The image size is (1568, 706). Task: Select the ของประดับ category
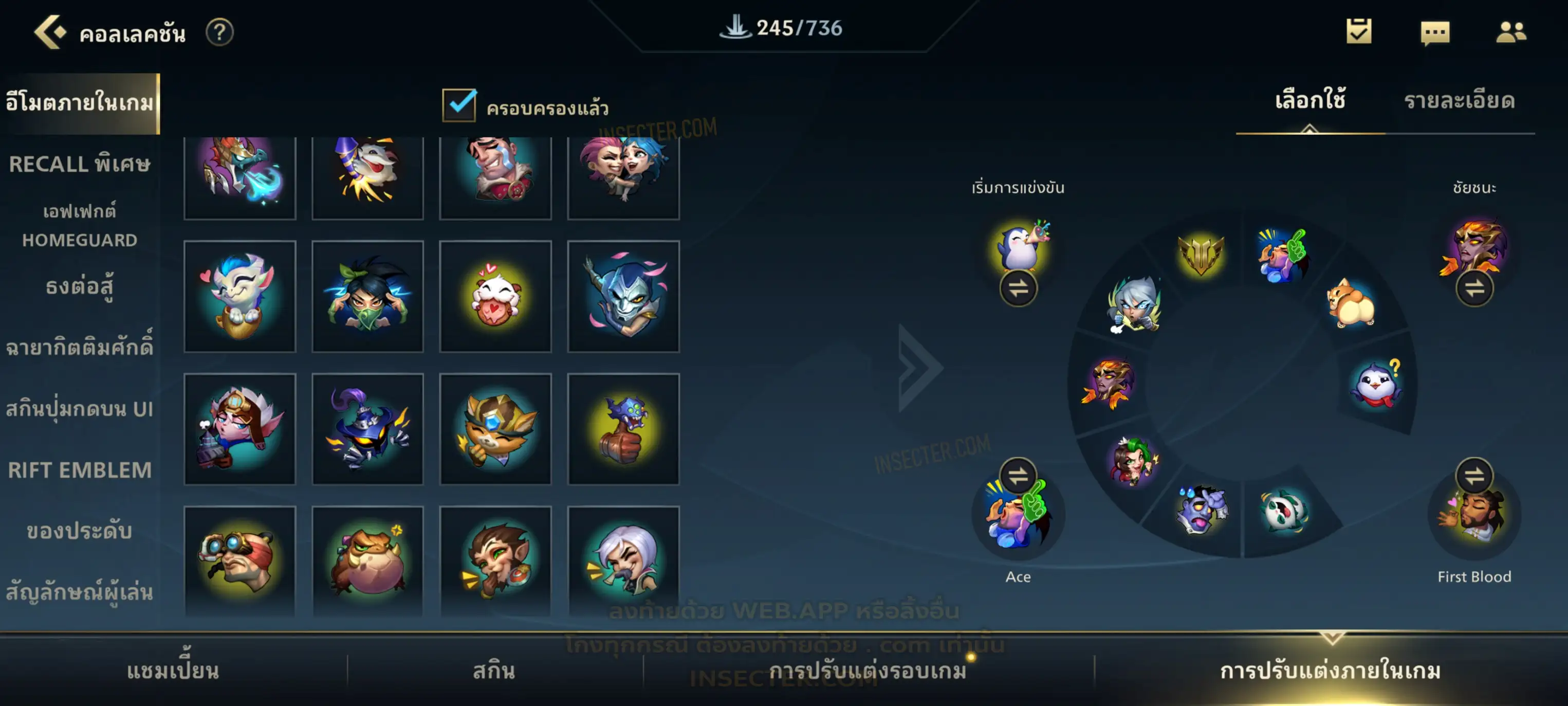[79, 531]
